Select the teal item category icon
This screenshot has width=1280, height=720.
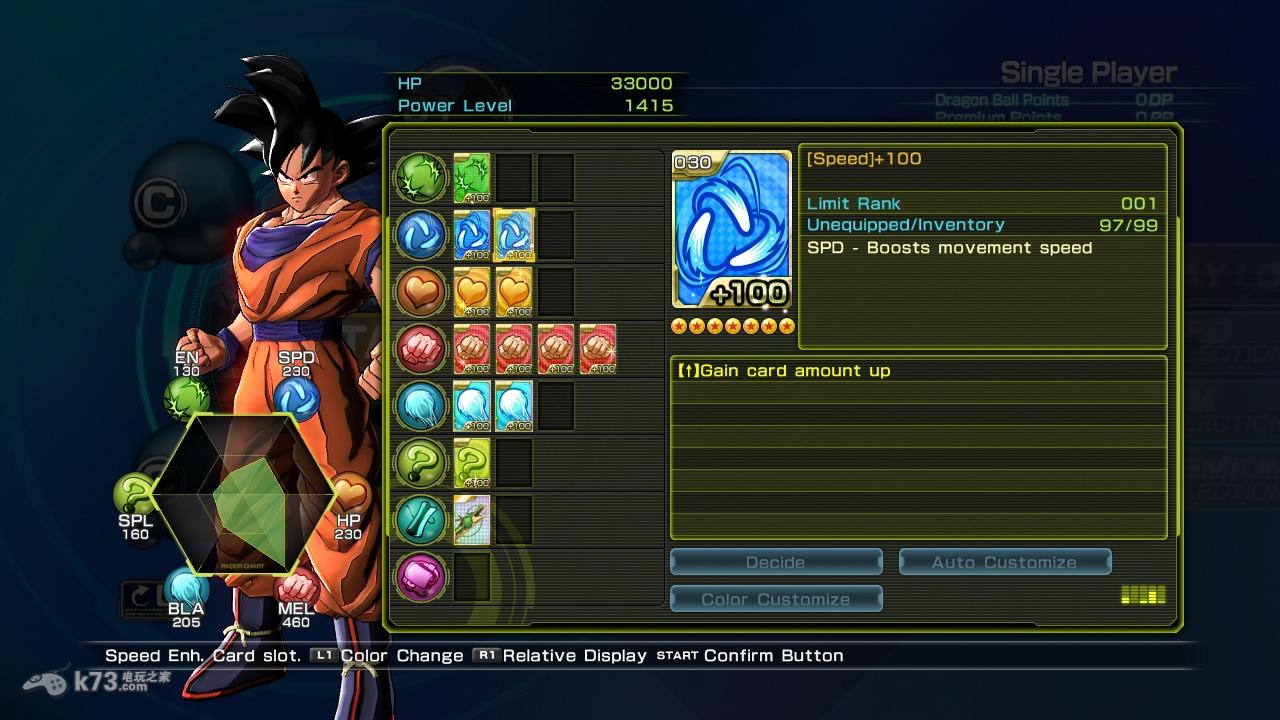coord(421,520)
